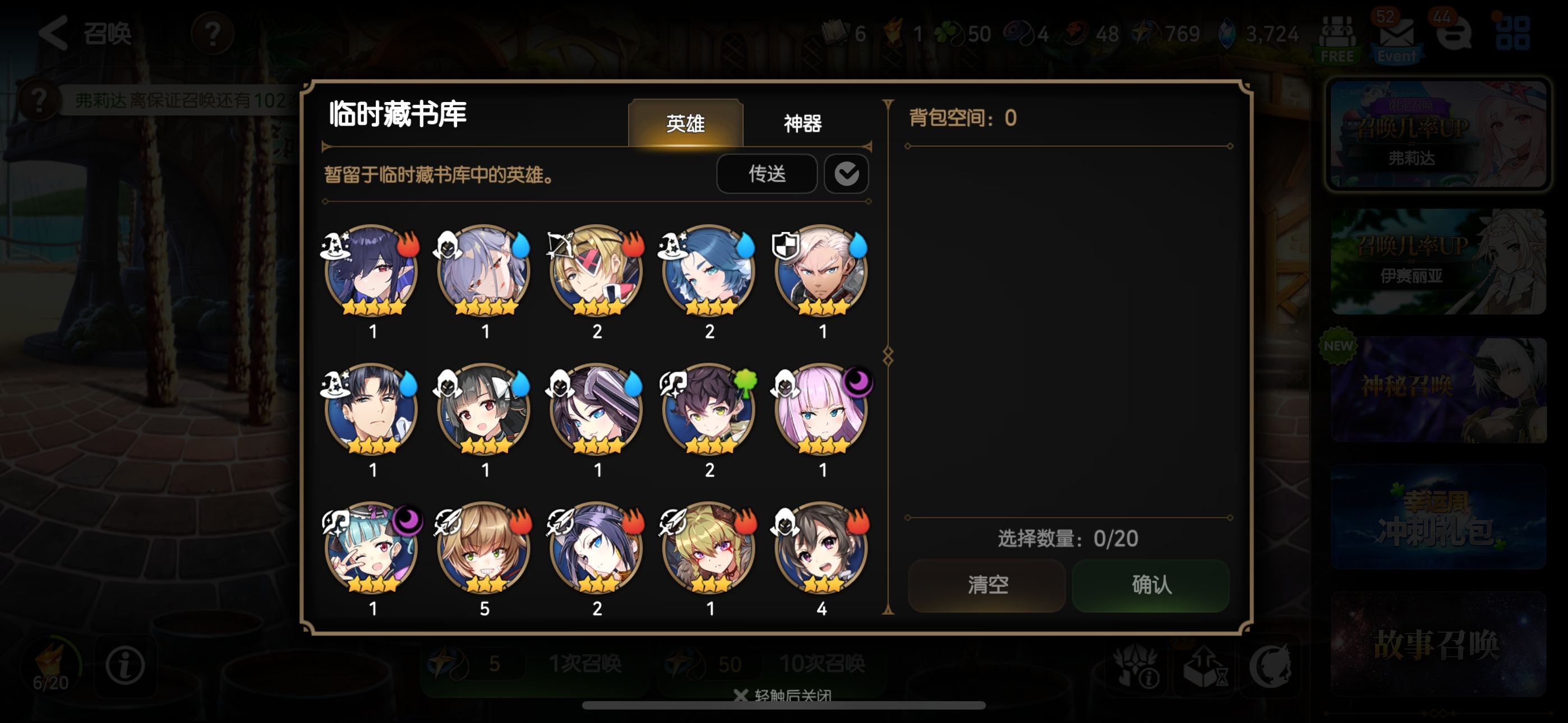Choose the green earth-element hero portrait
The height and width of the screenshot is (723, 1568).
pos(708,410)
